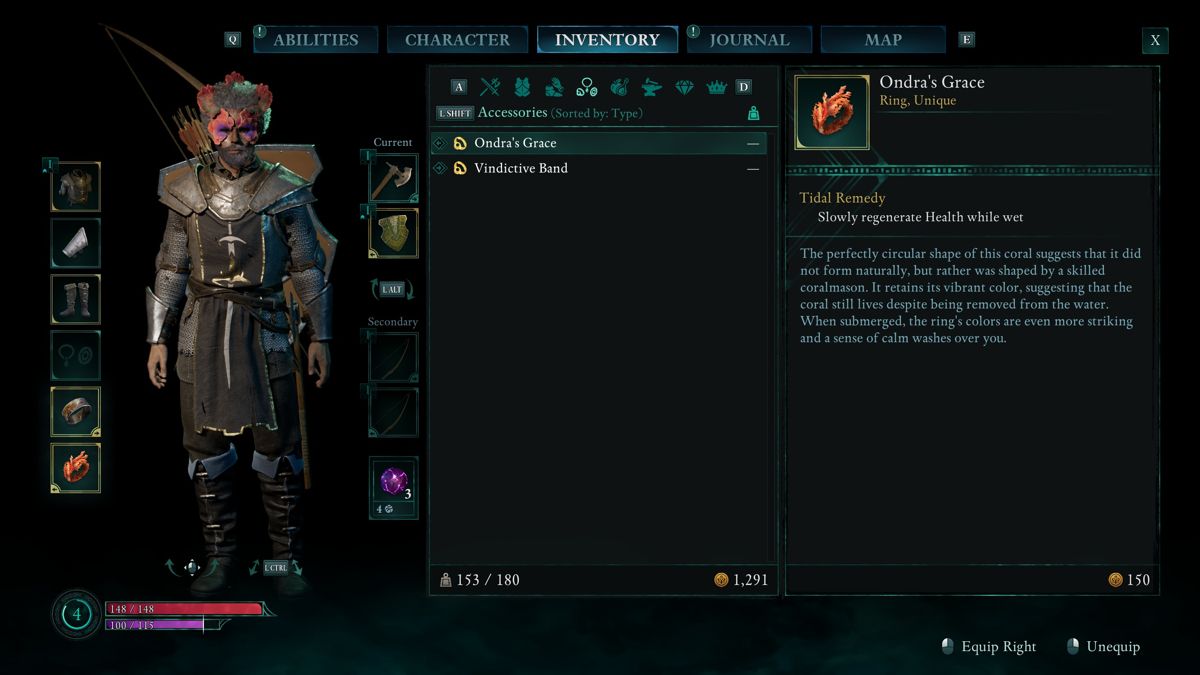Go to the Journal tab
The image size is (1200, 675).
coord(749,40)
